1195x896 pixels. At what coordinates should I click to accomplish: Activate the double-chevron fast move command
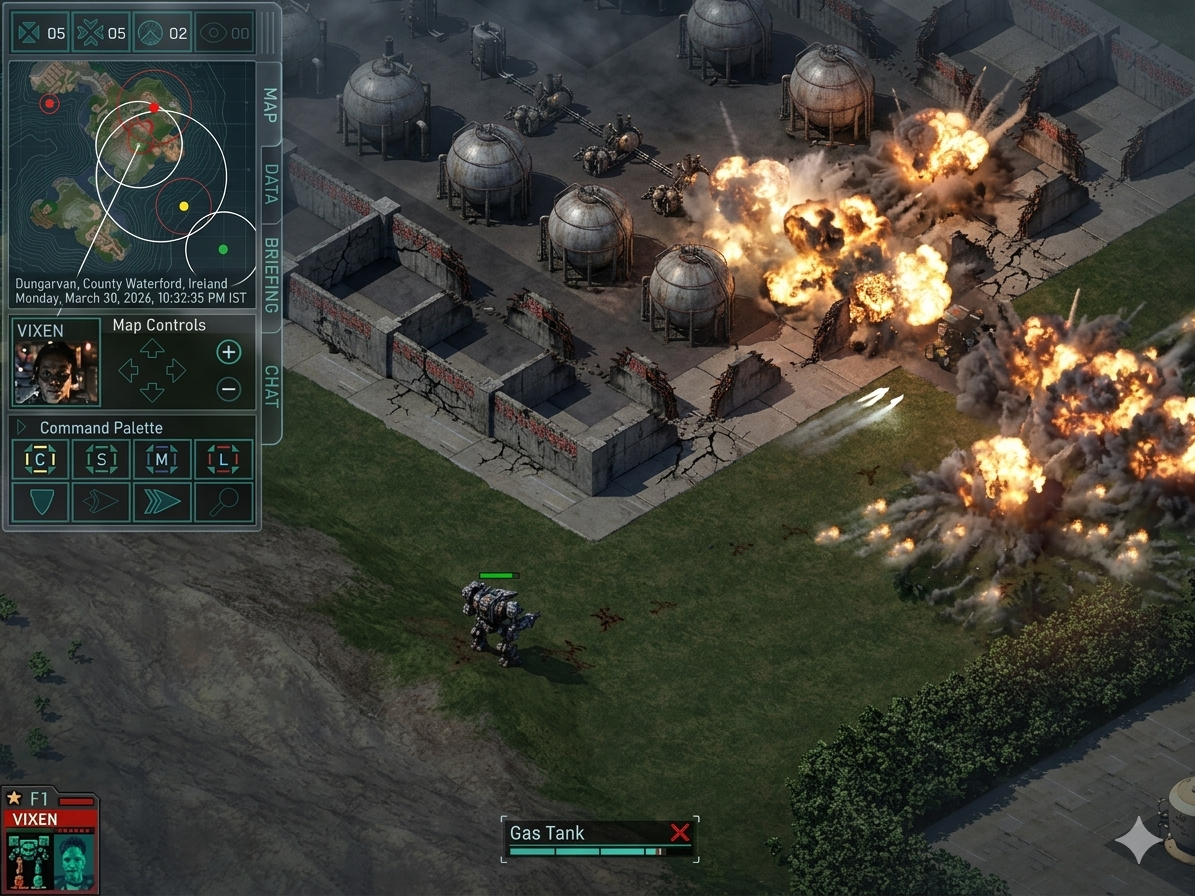pyautogui.click(x=162, y=502)
